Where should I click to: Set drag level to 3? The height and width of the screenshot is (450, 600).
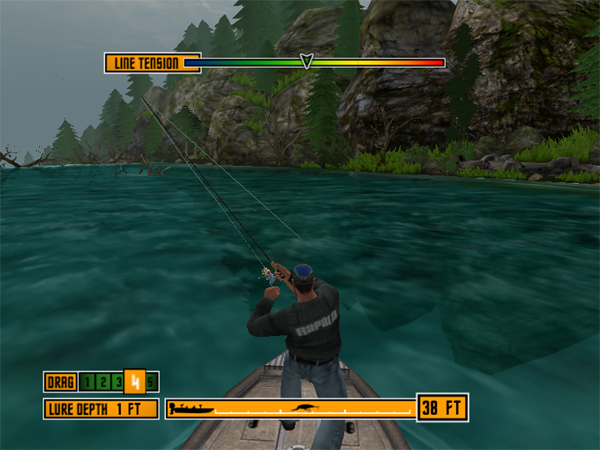pyautogui.click(x=118, y=382)
